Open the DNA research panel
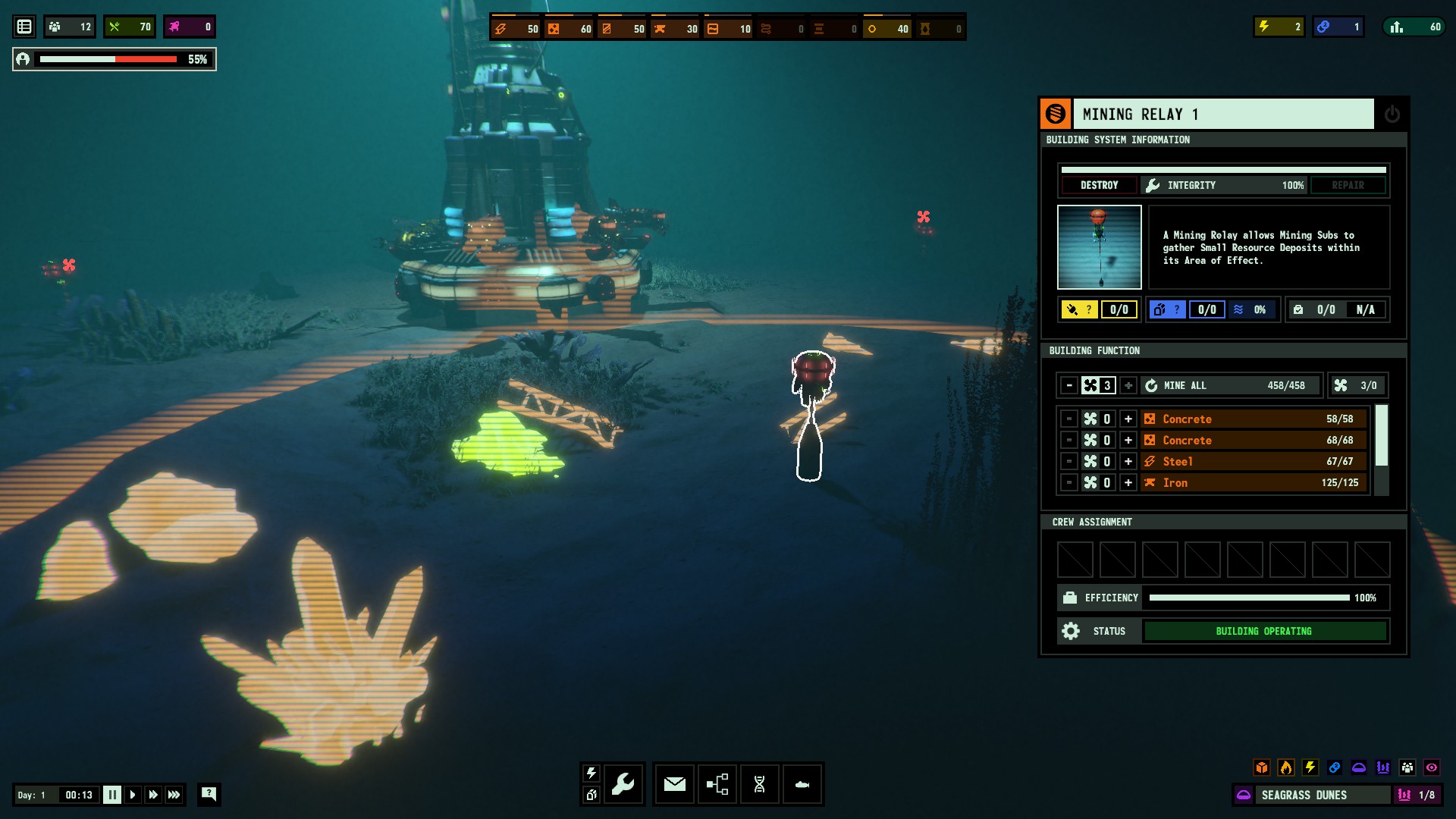This screenshot has height=819, width=1456. click(759, 783)
